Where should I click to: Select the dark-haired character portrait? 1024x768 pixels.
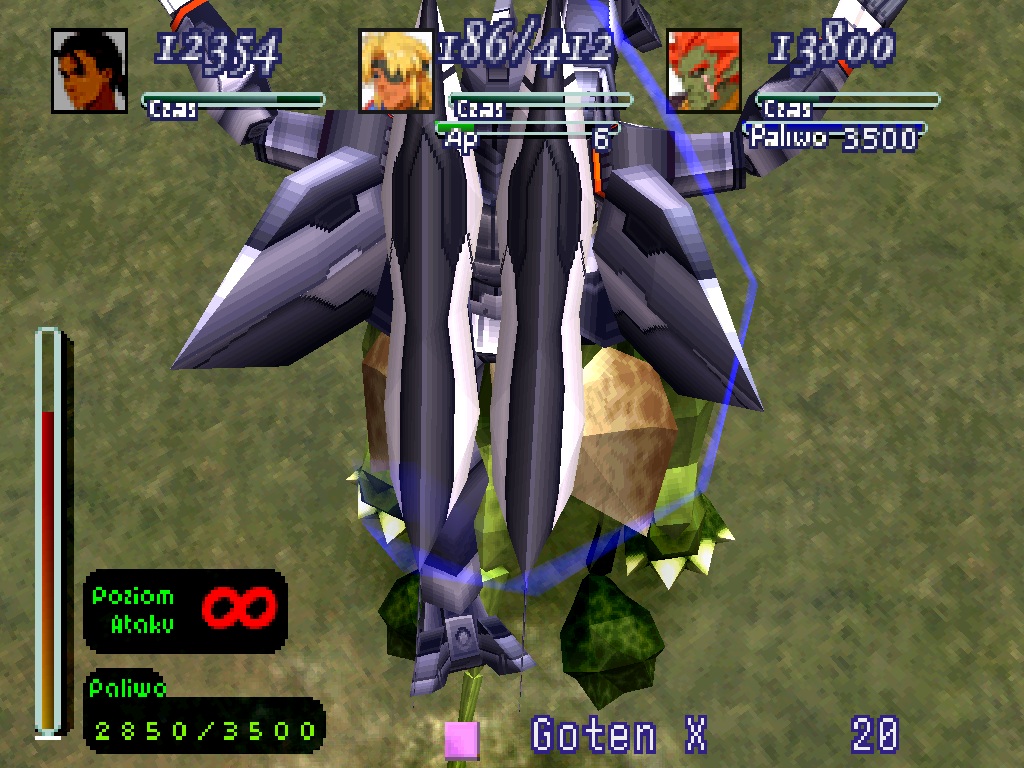click(89, 71)
